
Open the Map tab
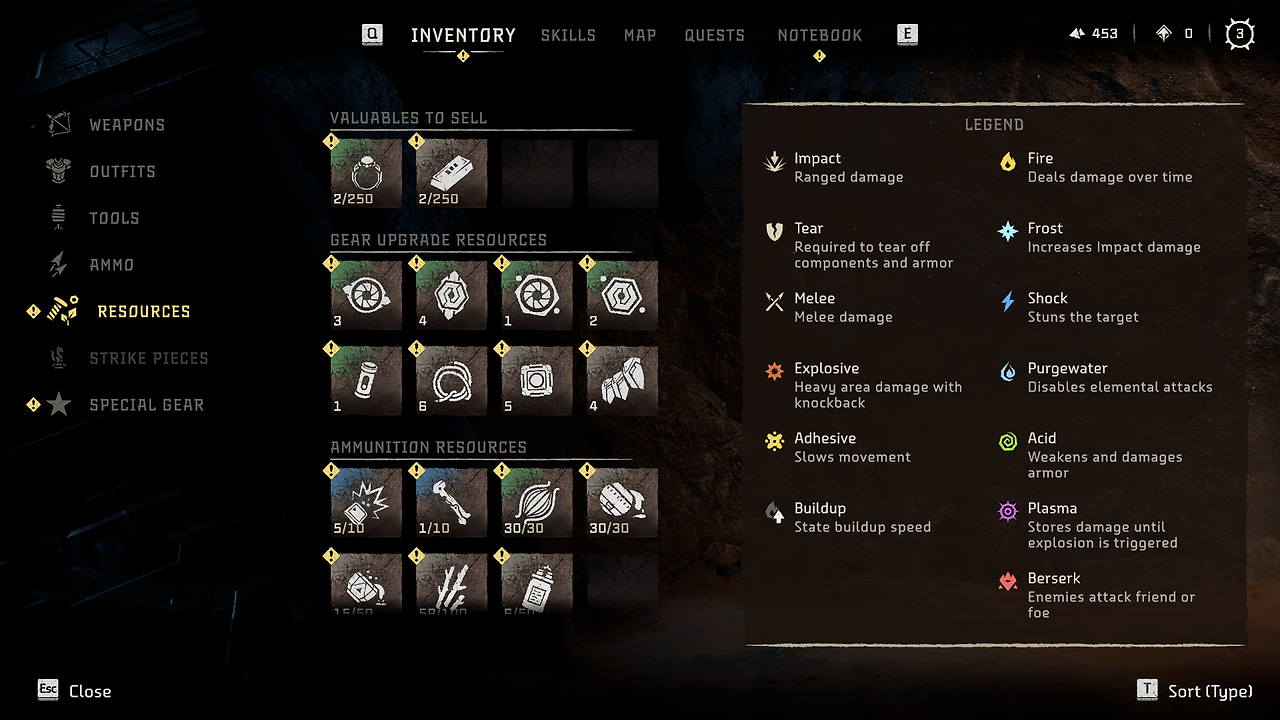point(640,35)
